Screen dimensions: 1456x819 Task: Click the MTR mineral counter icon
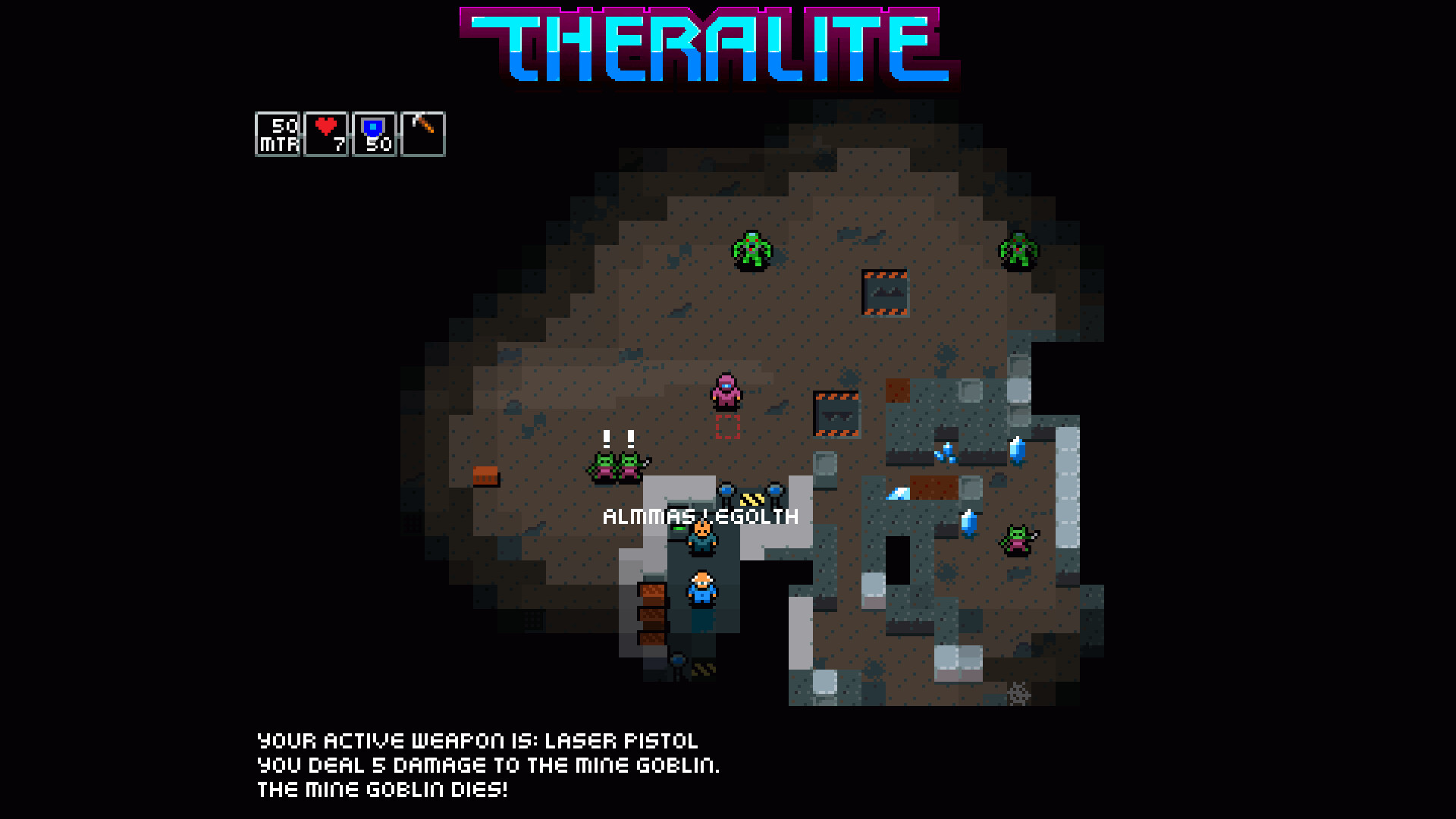(277, 133)
